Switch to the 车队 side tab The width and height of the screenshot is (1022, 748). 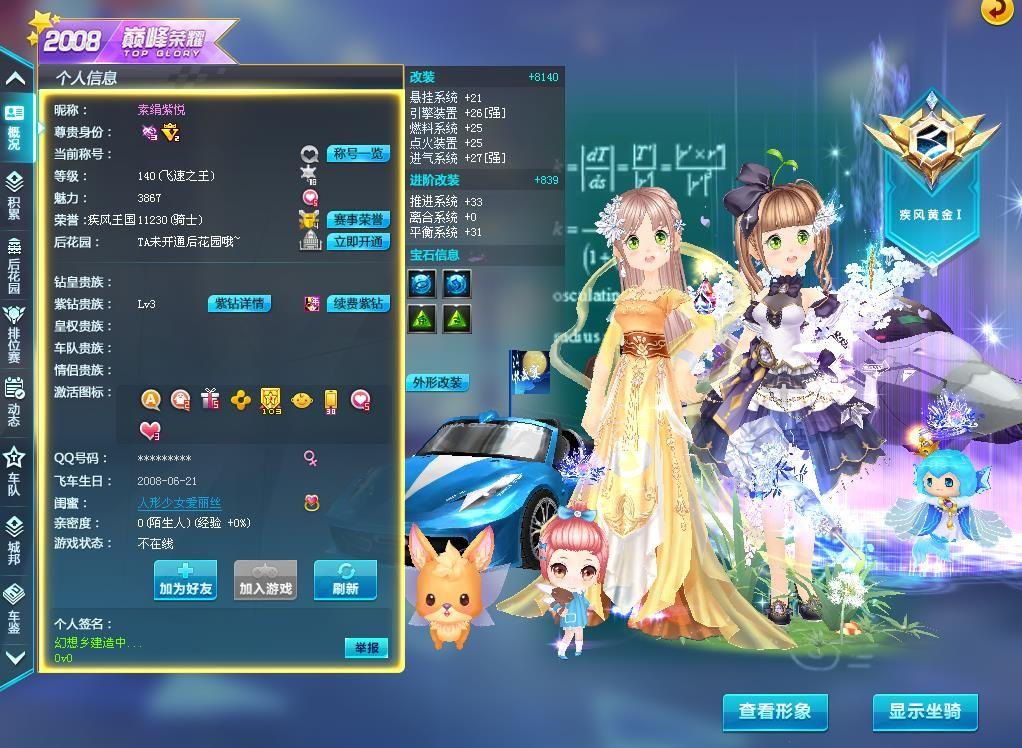point(15,470)
